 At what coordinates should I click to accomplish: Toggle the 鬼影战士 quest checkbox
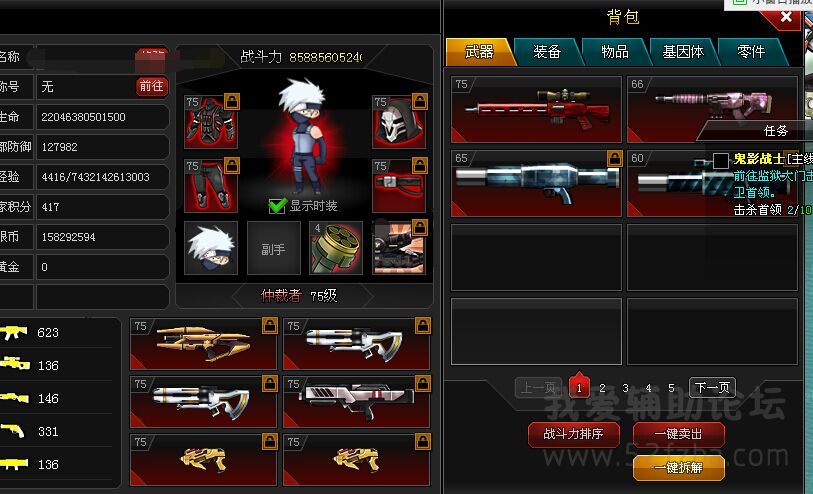[721, 160]
